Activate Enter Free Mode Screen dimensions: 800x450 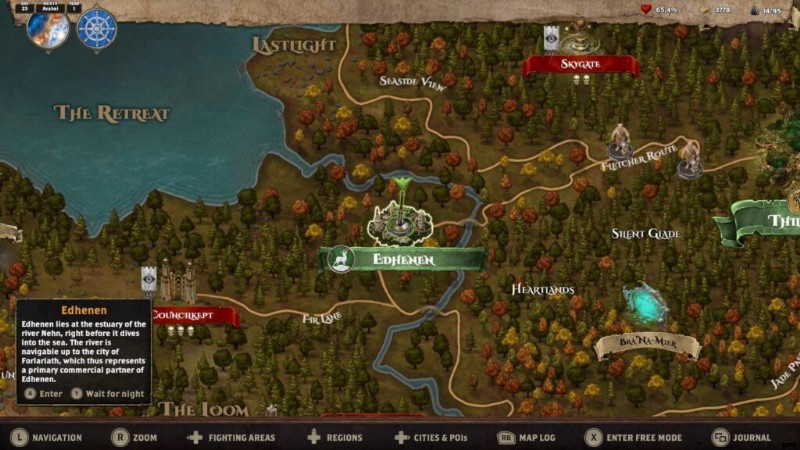point(635,437)
